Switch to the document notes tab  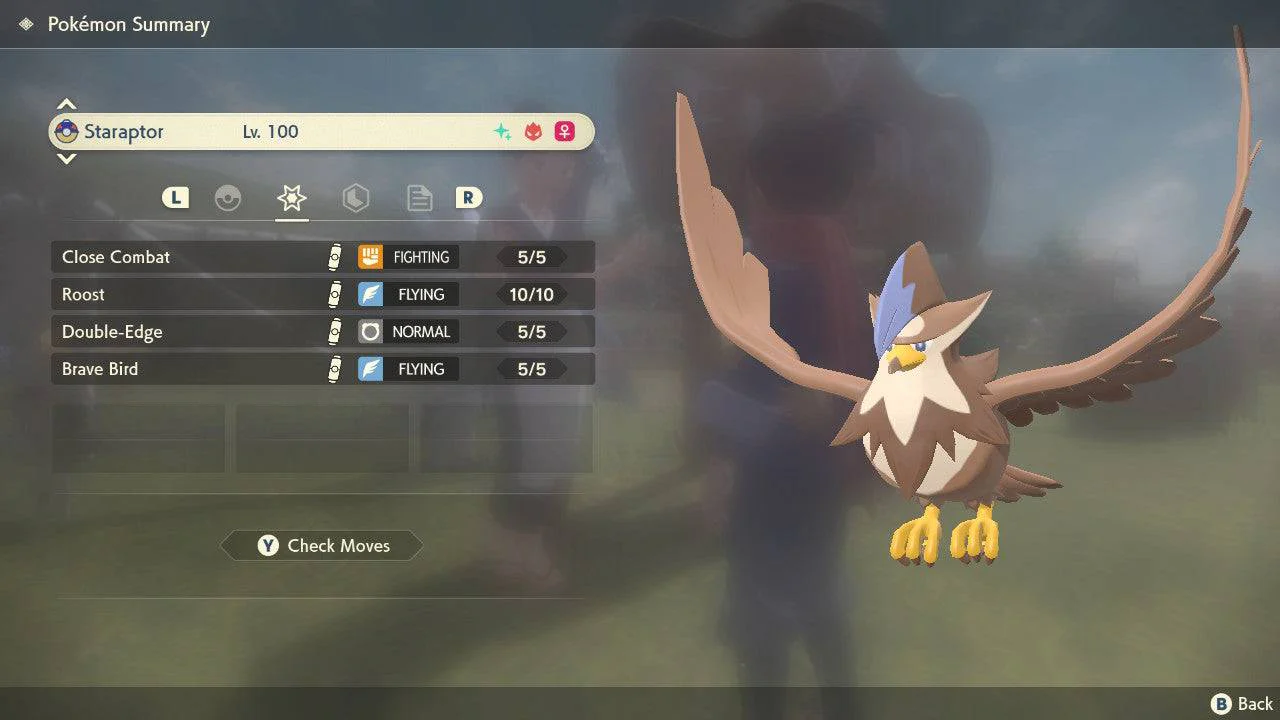(419, 198)
